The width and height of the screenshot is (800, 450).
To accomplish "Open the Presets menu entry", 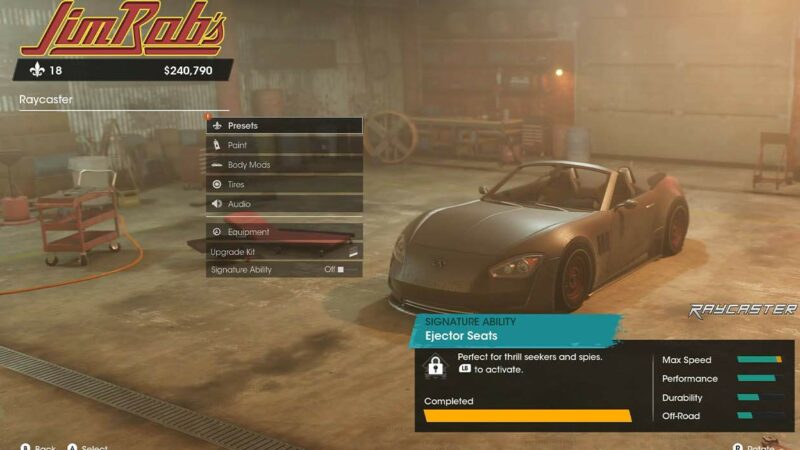I will point(283,126).
